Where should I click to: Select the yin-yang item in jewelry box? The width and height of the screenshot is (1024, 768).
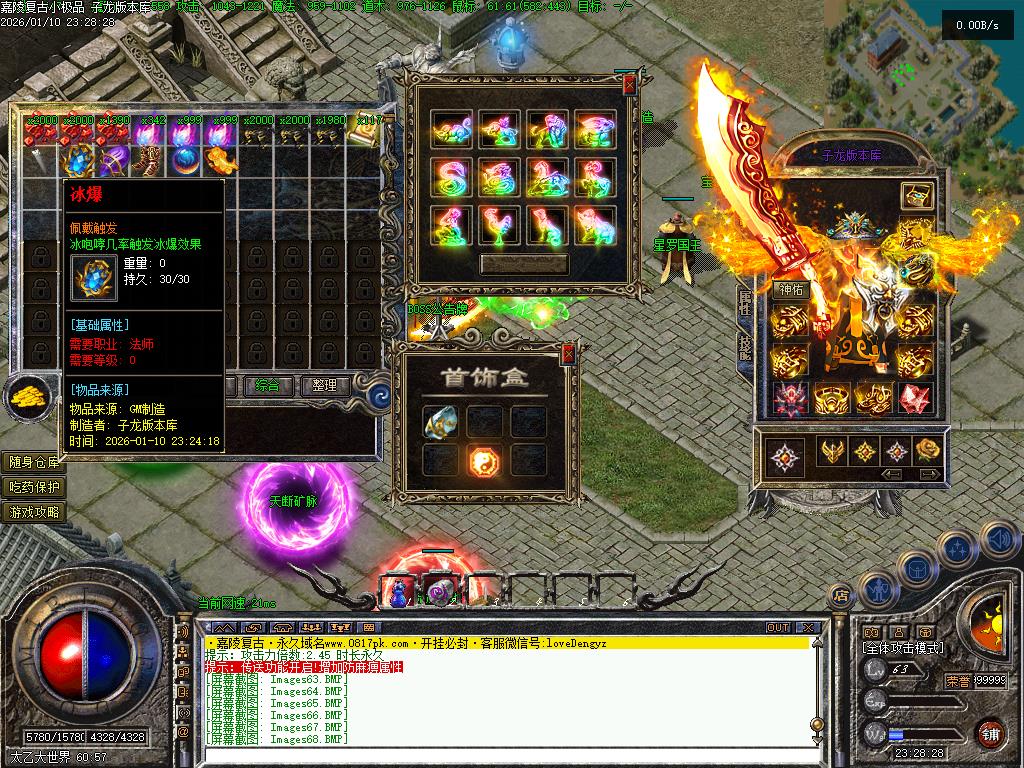point(484,460)
